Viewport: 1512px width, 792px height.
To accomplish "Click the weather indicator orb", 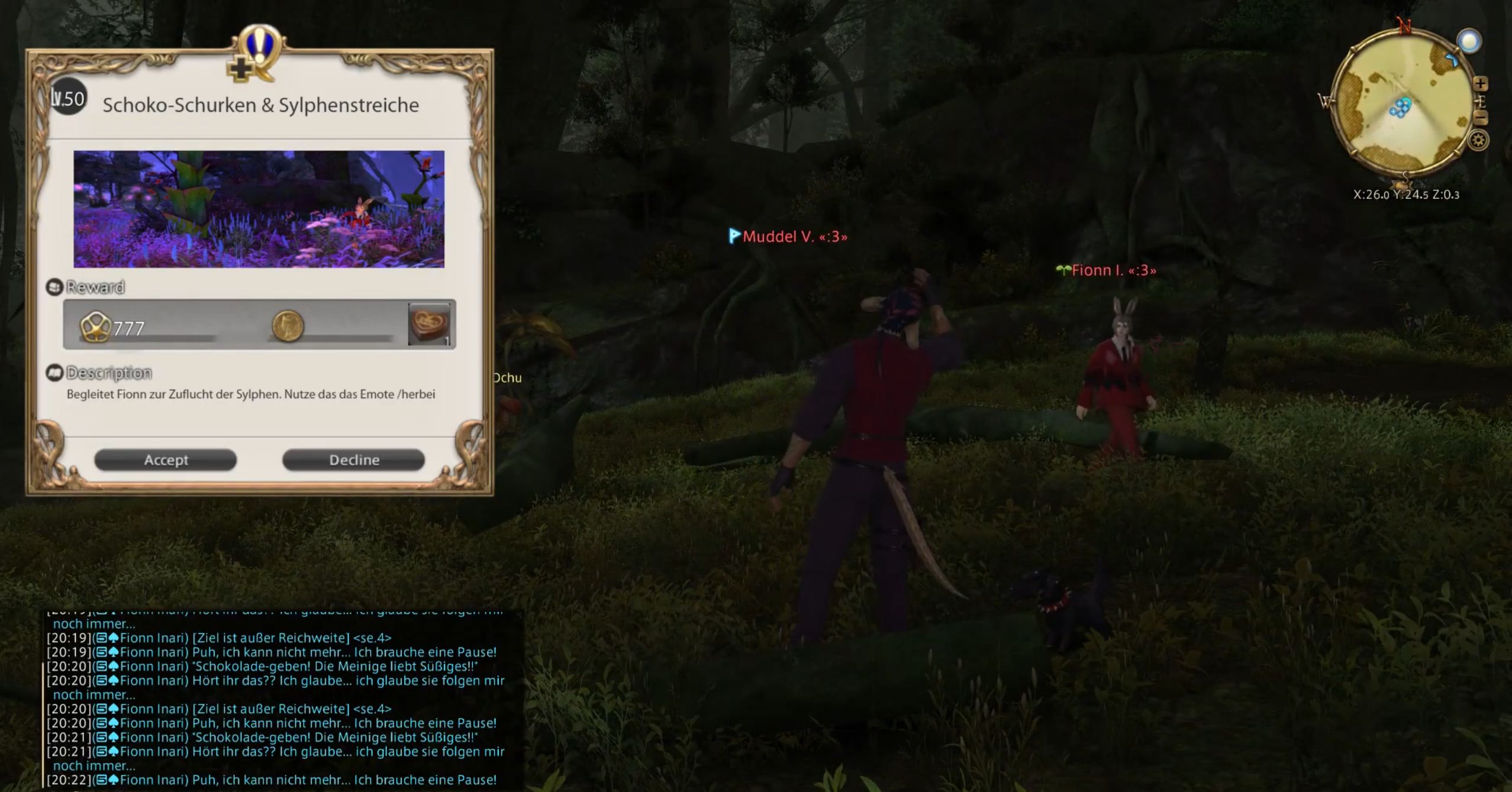I will click(x=1468, y=41).
